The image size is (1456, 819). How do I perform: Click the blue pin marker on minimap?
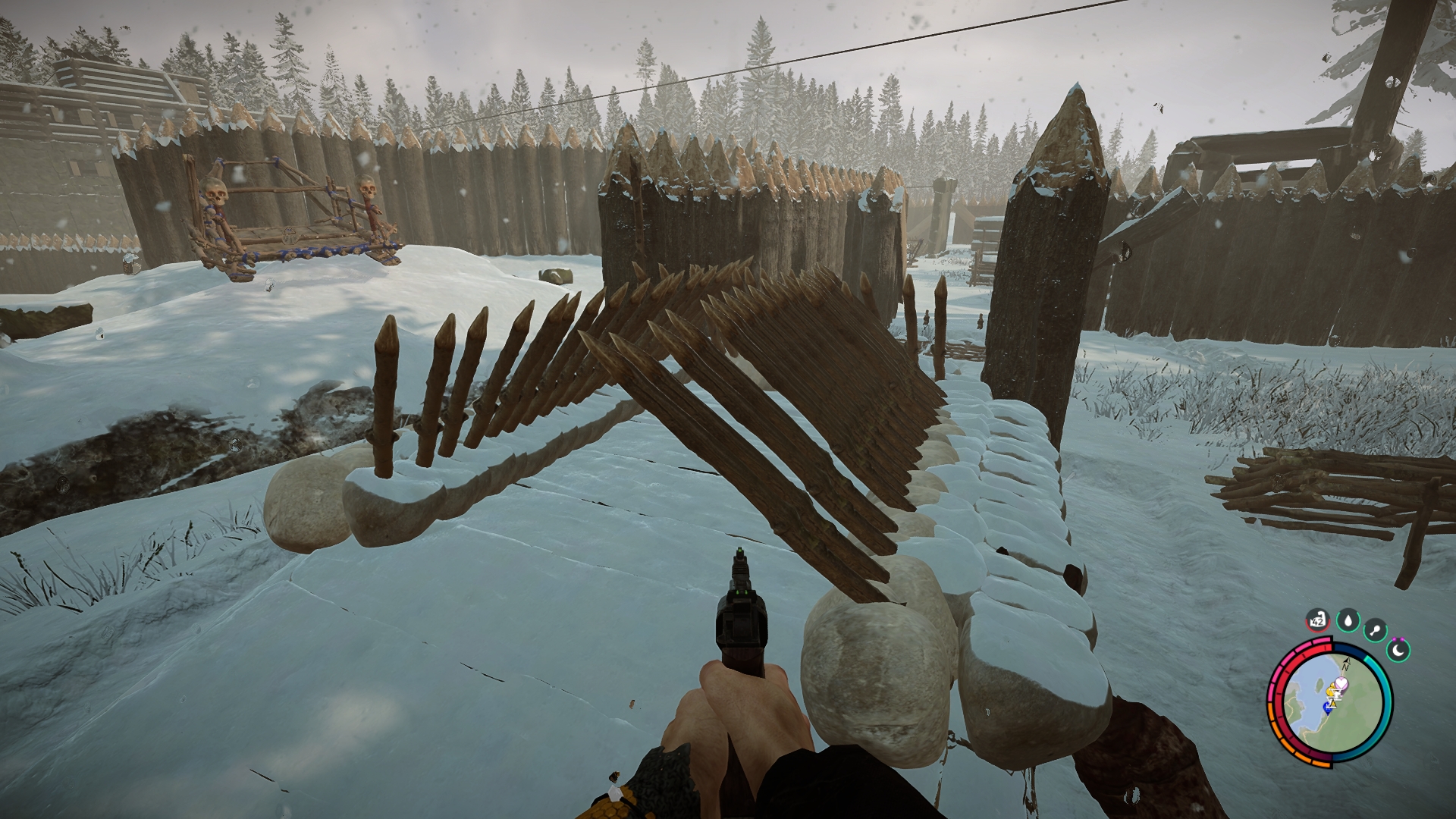[1328, 708]
